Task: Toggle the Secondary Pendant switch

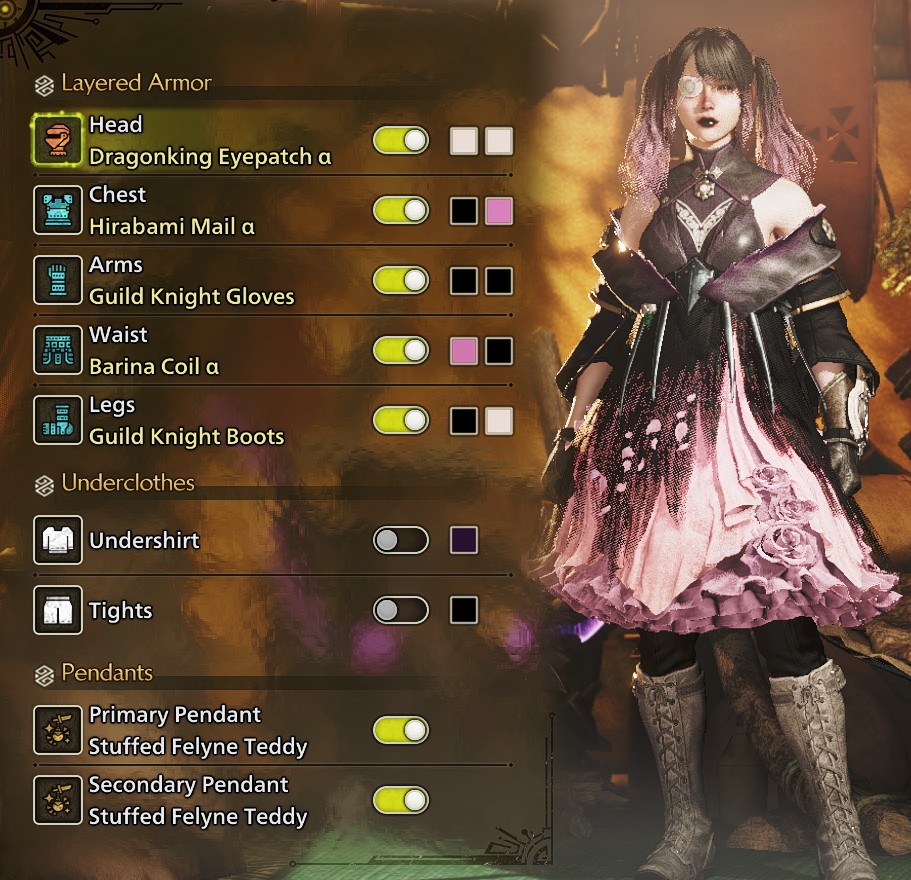Action: click(400, 800)
